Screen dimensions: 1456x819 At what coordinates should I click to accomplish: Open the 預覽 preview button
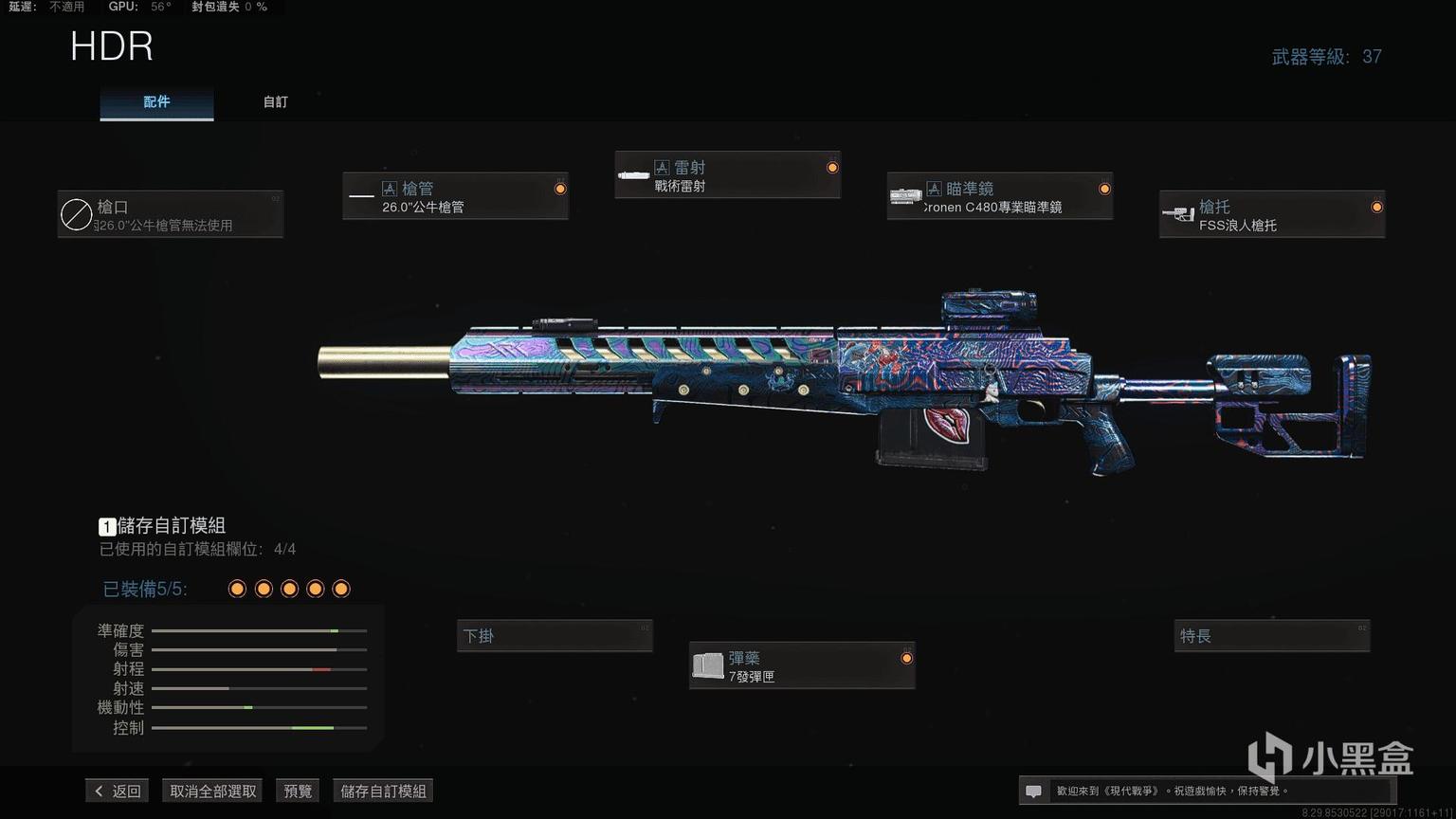pos(298,791)
